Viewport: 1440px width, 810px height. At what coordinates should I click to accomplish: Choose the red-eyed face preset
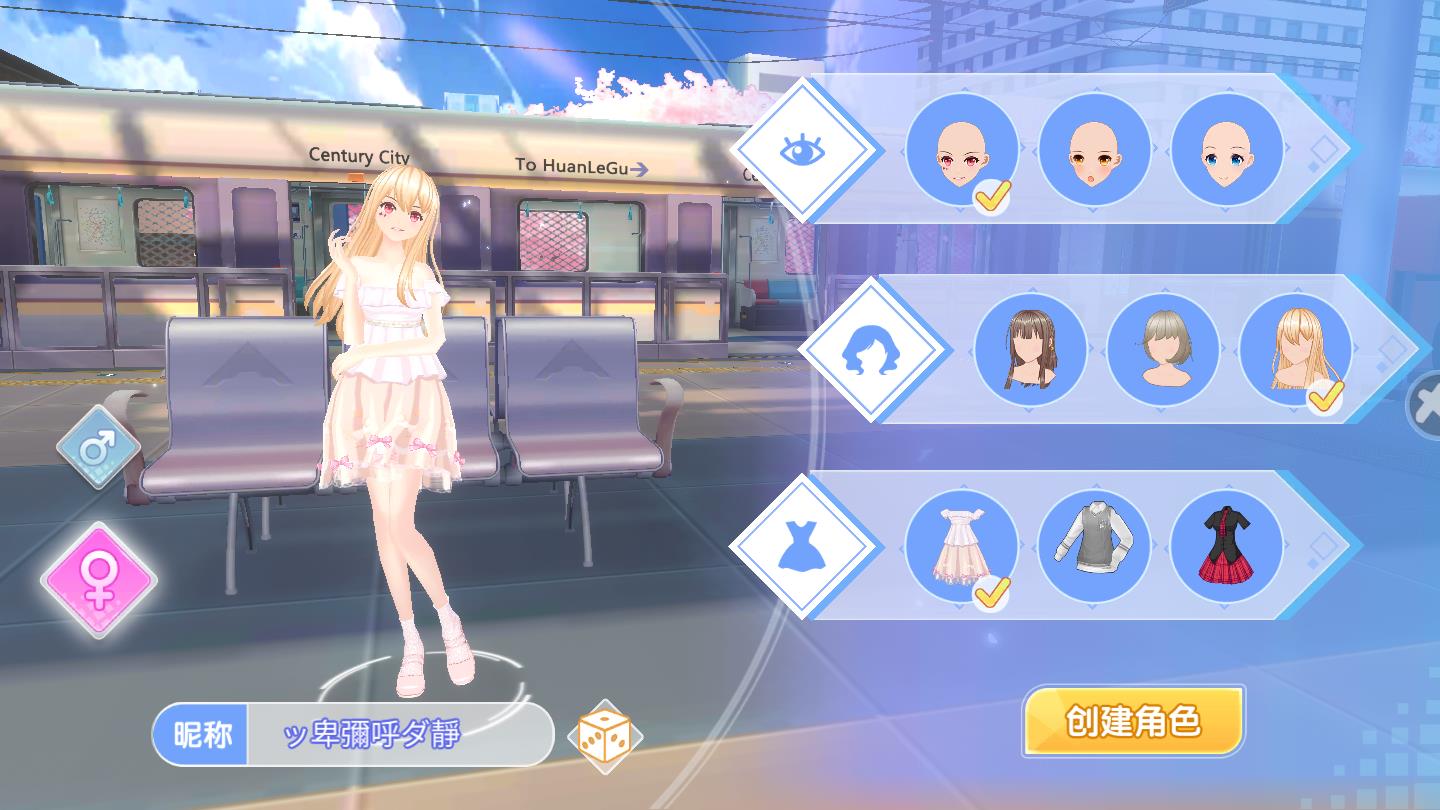pos(961,150)
